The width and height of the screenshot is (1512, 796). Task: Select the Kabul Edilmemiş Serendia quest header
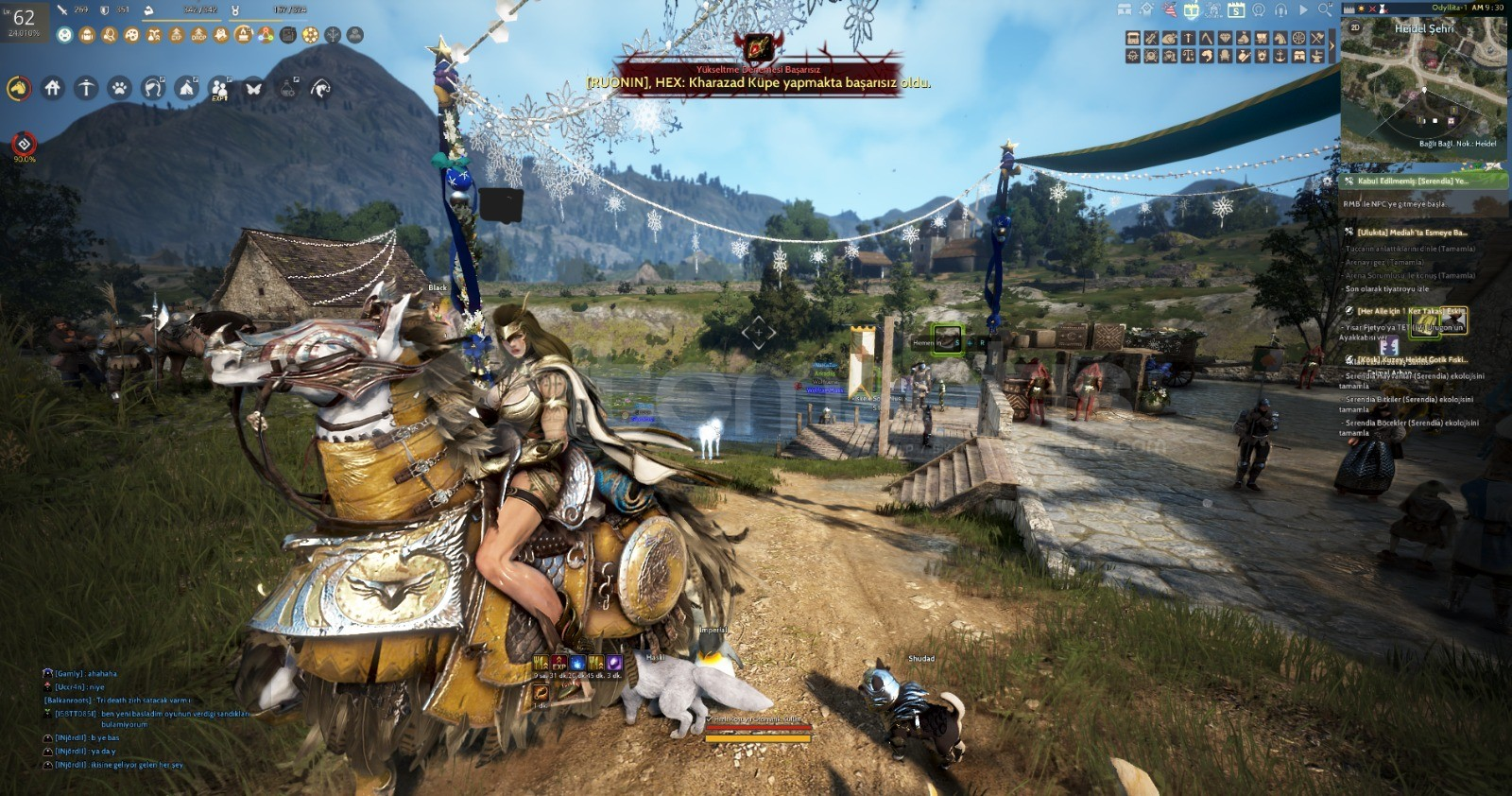click(1413, 181)
